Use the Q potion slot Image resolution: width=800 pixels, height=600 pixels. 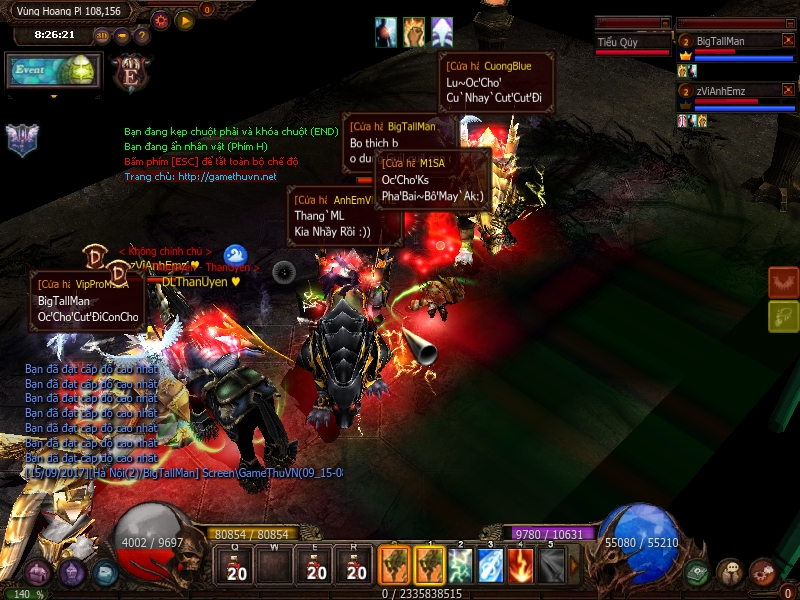pyautogui.click(x=237, y=566)
